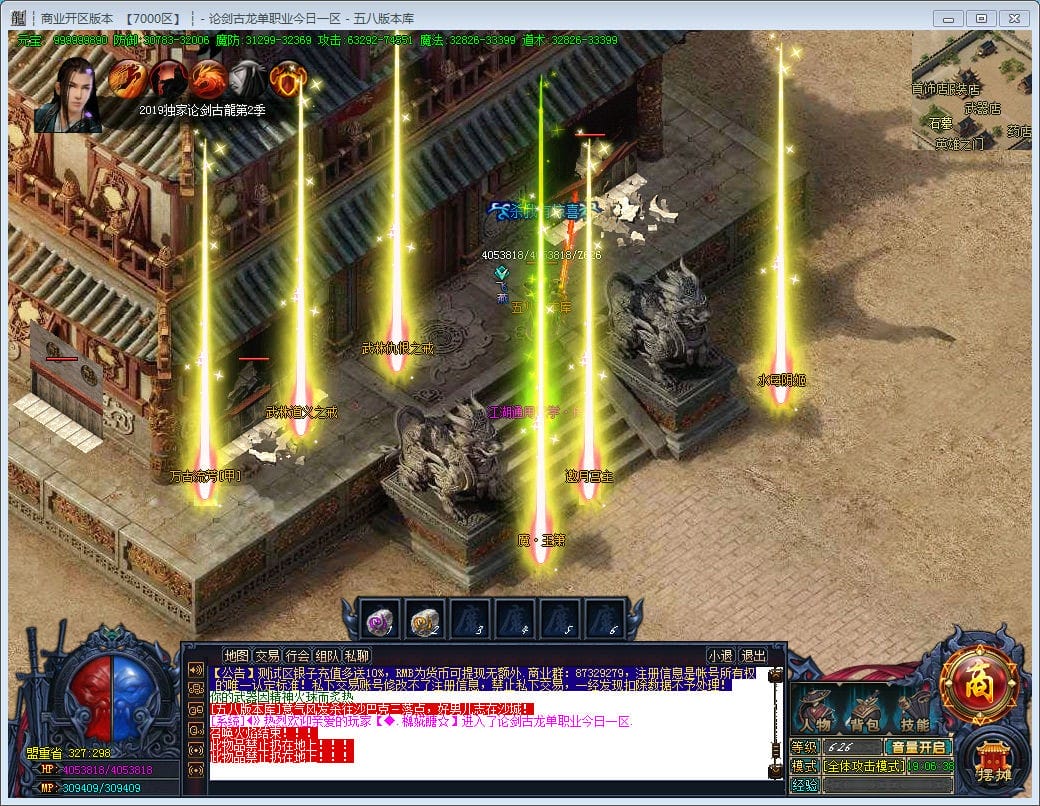Open the 摆摊 stall button
The width and height of the screenshot is (1040, 806).
[994, 762]
